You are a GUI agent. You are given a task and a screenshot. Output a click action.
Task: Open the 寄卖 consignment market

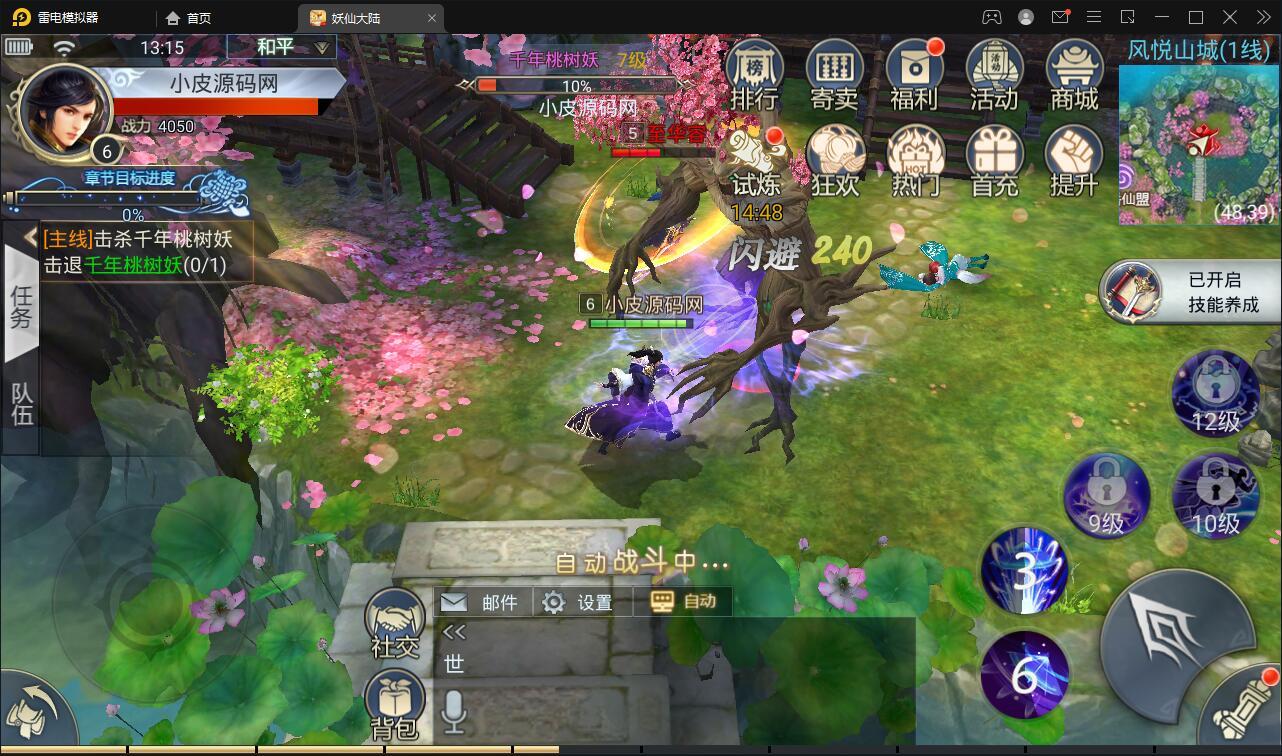click(x=835, y=73)
